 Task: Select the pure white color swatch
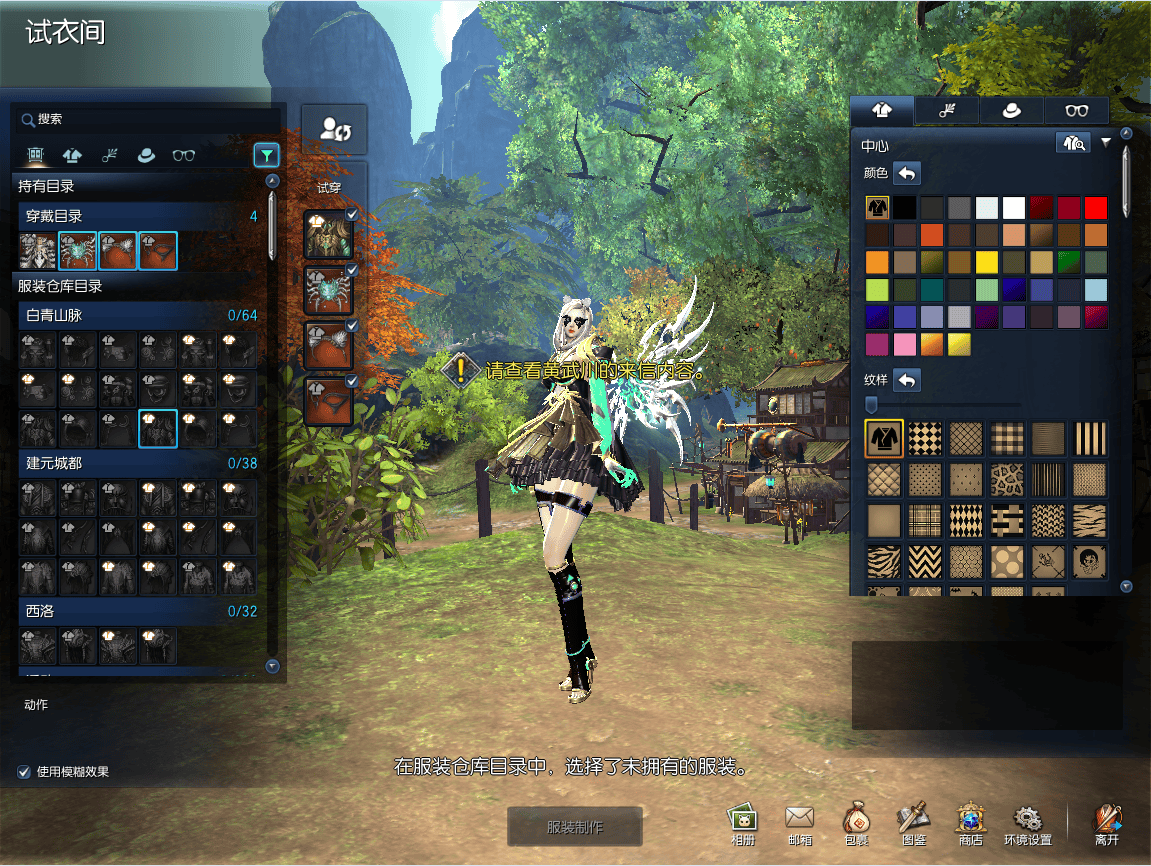(1014, 208)
